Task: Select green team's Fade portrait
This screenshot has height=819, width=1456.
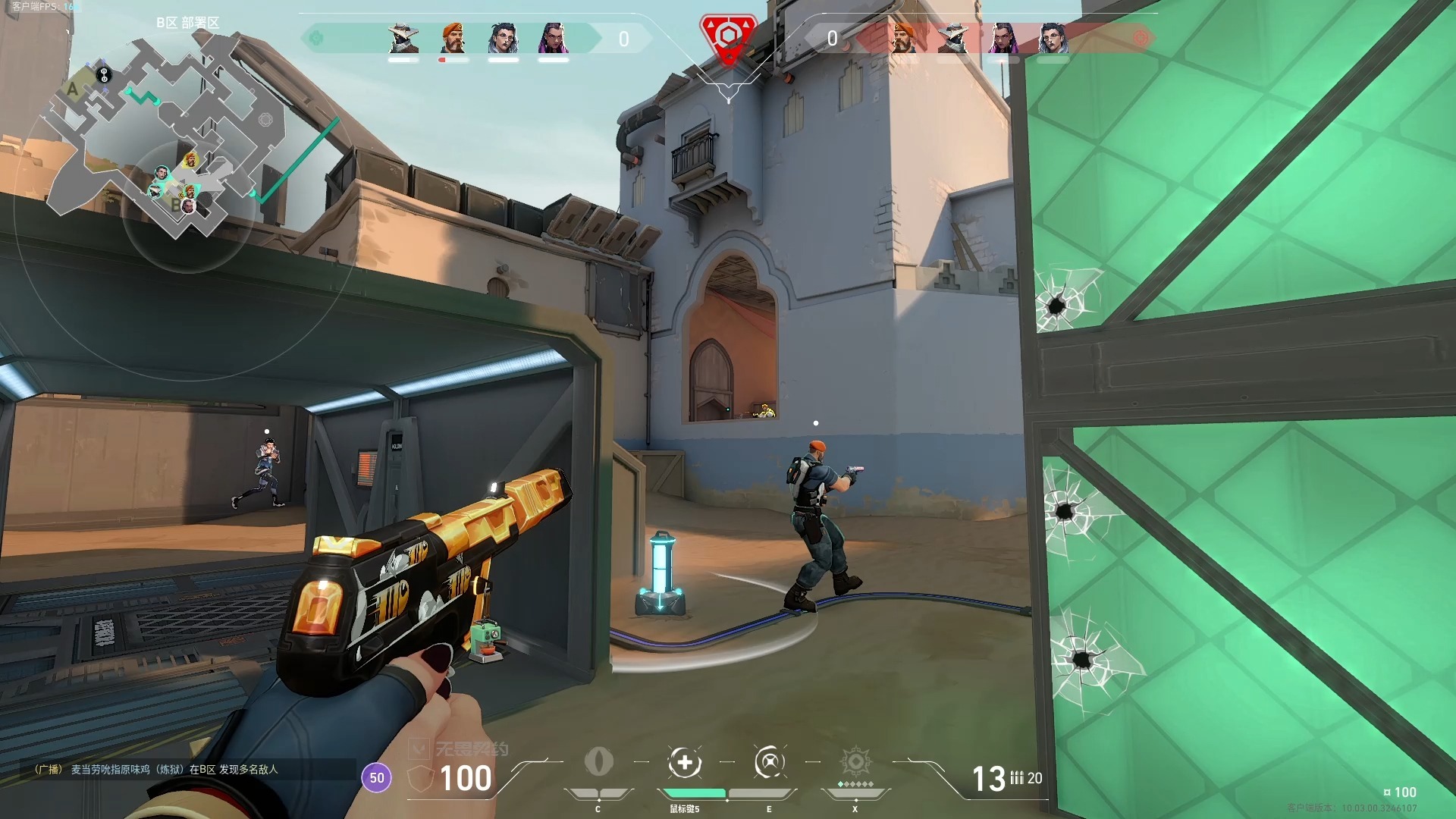Action: click(x=503, y=38)
